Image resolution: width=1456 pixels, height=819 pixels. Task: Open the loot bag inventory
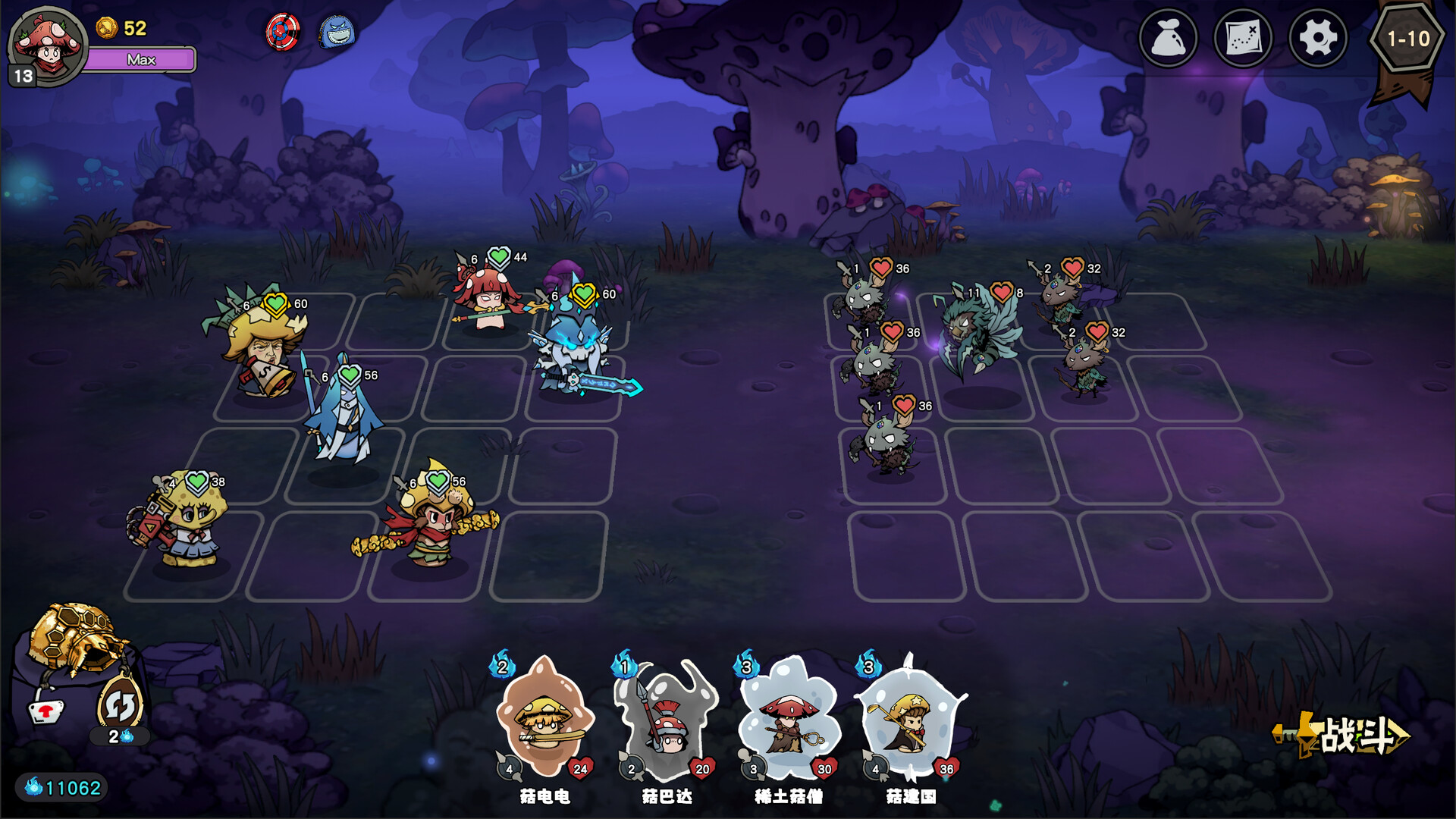point(1168,38)
